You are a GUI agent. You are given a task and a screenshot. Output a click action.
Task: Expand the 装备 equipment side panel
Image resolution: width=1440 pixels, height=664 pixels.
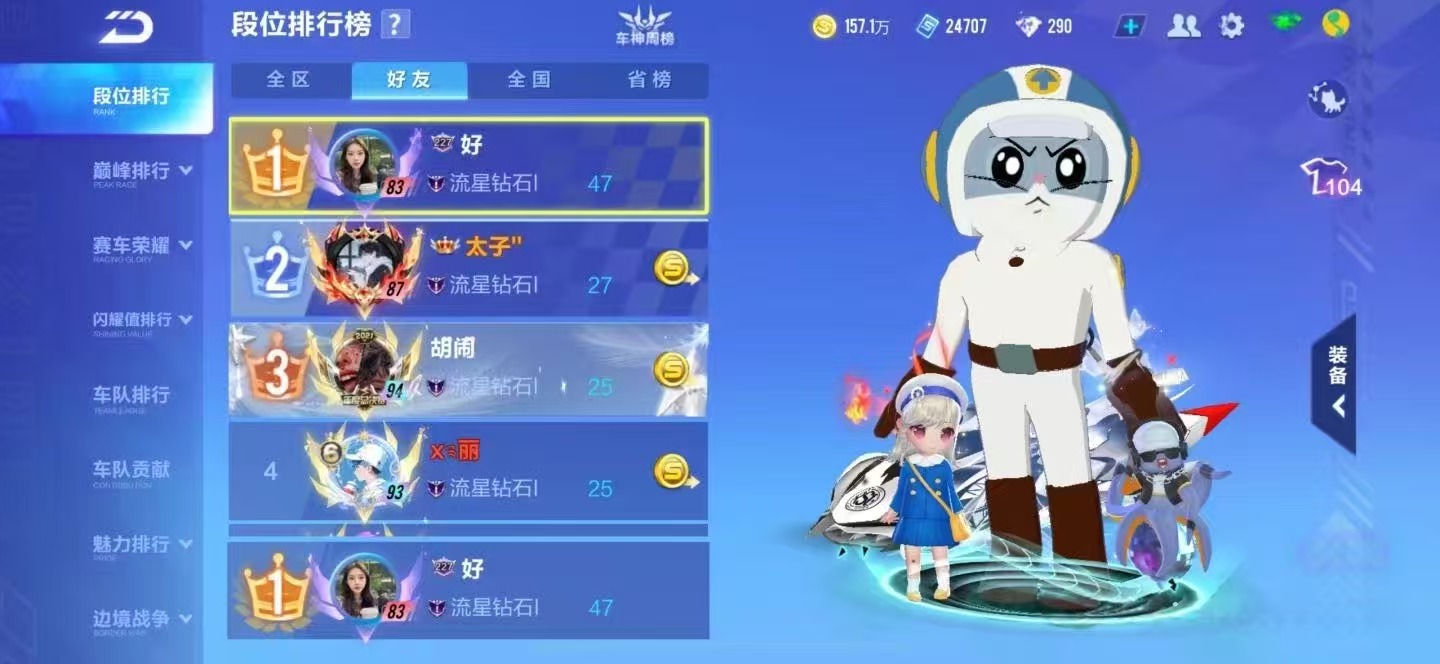1337,383
